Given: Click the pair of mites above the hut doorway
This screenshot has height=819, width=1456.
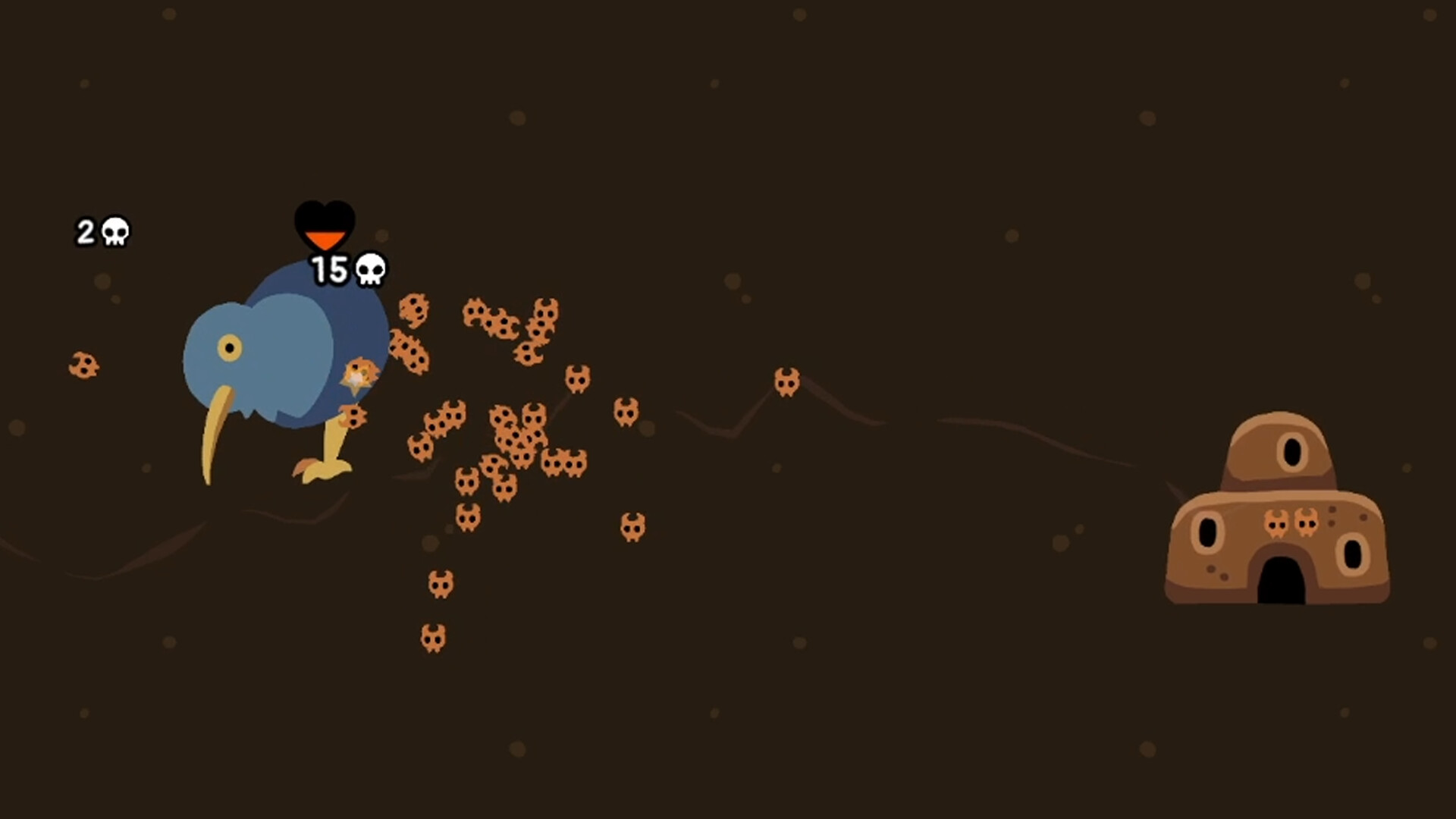Looking at the screenshot, I should [x=1293, y=523].
